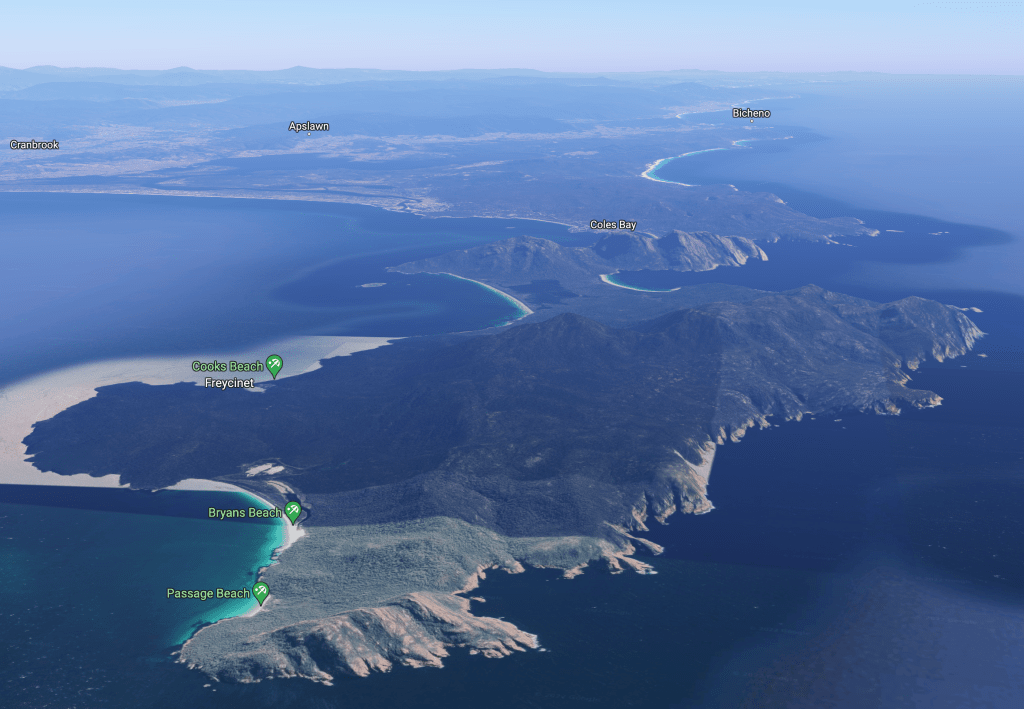Select the Coles Bay place label
Image resolution: width=1024 pixels, height=709 pixels.
[613, 225]
